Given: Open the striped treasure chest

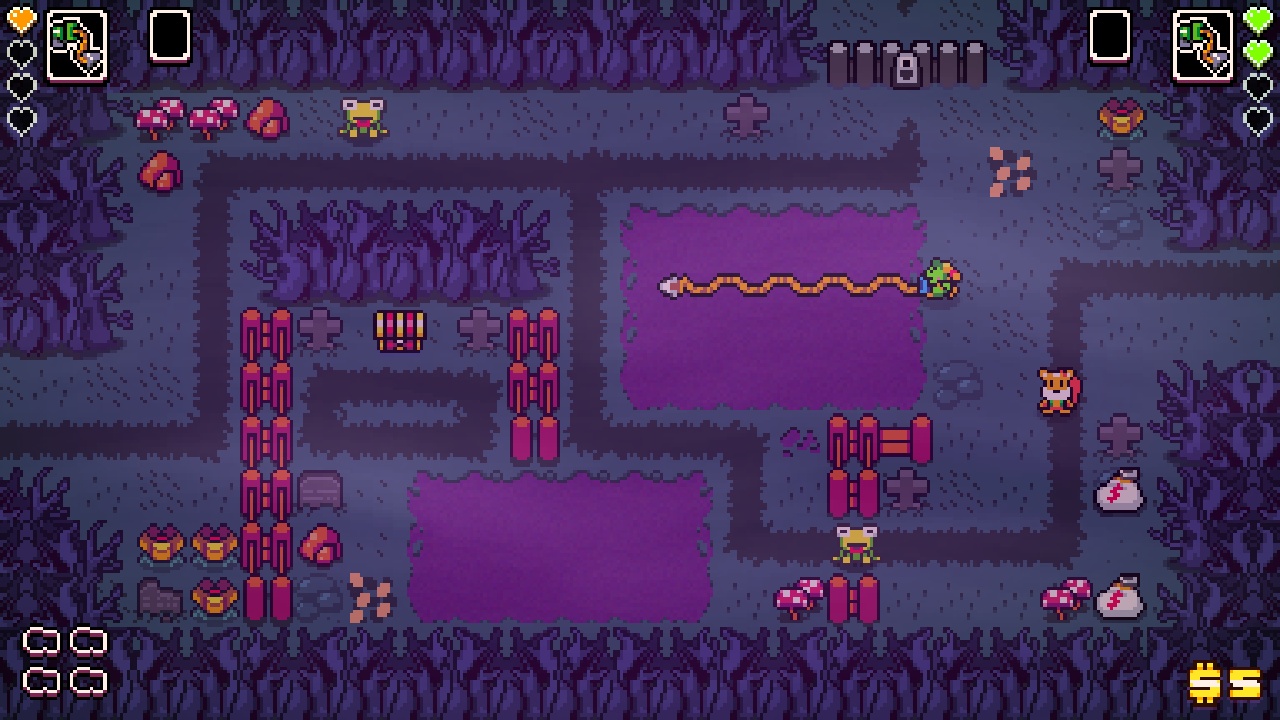Looking at the screenshot, I should point(399,333).
